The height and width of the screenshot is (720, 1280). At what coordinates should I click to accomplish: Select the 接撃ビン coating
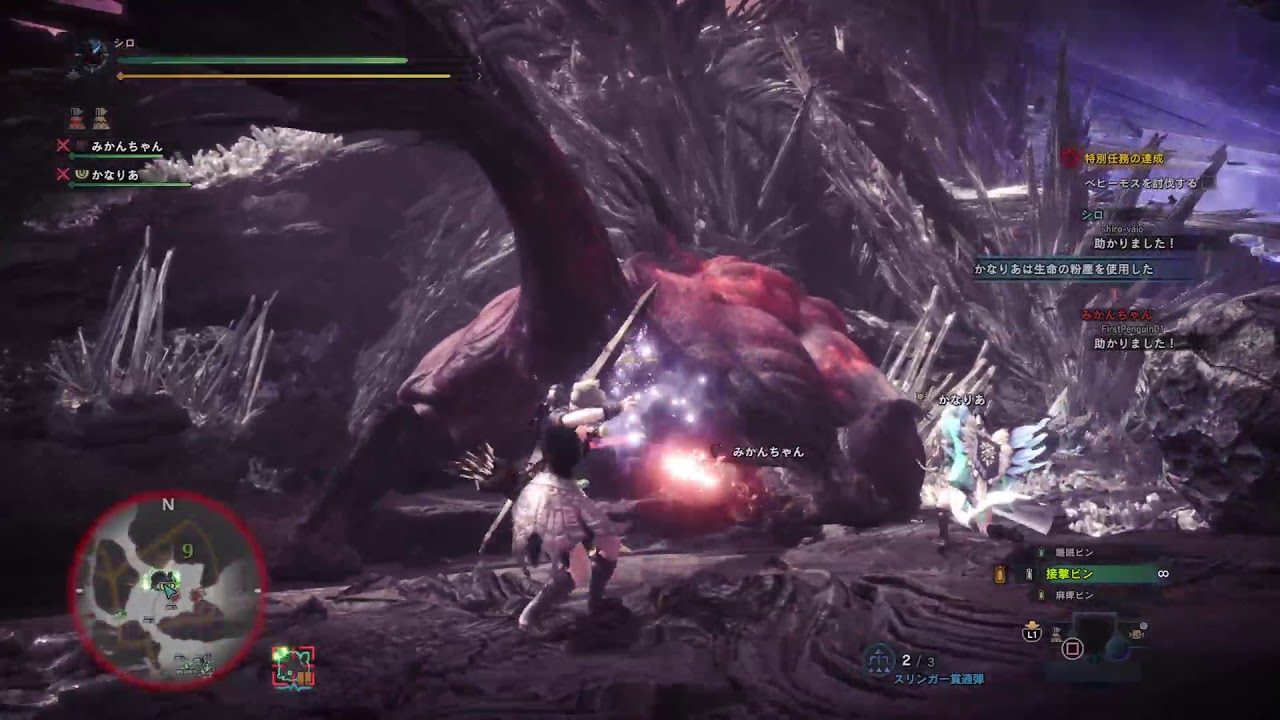tap(1070, 574)
